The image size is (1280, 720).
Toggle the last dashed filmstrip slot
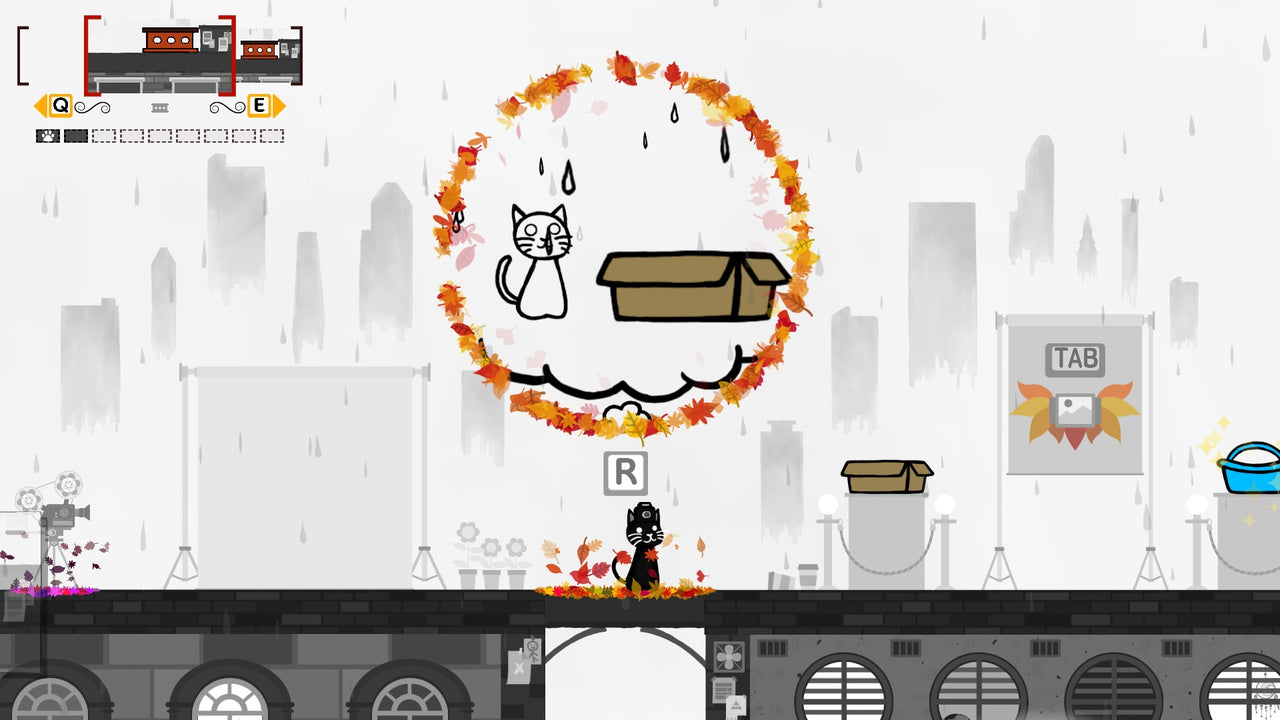coord(272,135)
